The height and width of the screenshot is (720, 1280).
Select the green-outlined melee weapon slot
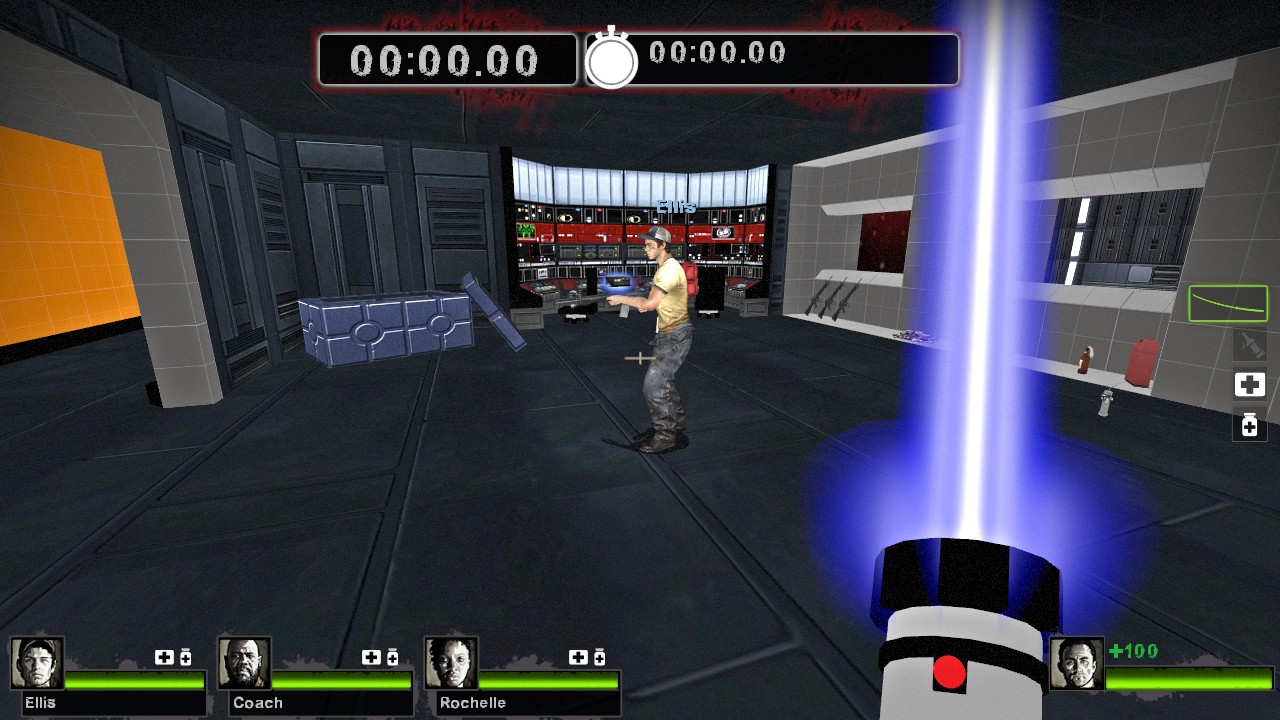point(1228,303)
